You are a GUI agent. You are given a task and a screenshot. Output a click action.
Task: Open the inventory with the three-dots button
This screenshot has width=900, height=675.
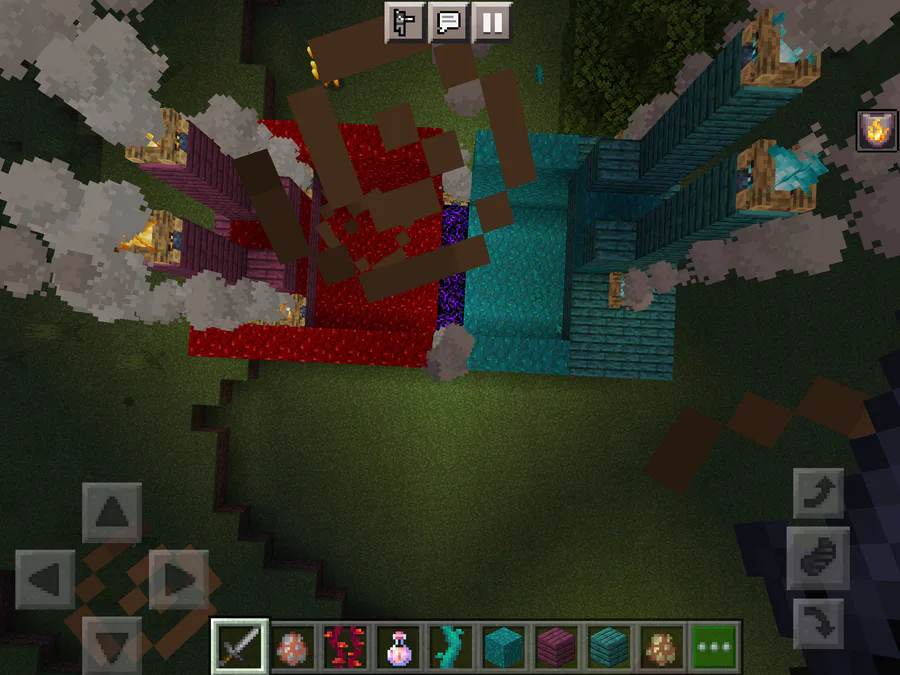[x=714, y=646]
